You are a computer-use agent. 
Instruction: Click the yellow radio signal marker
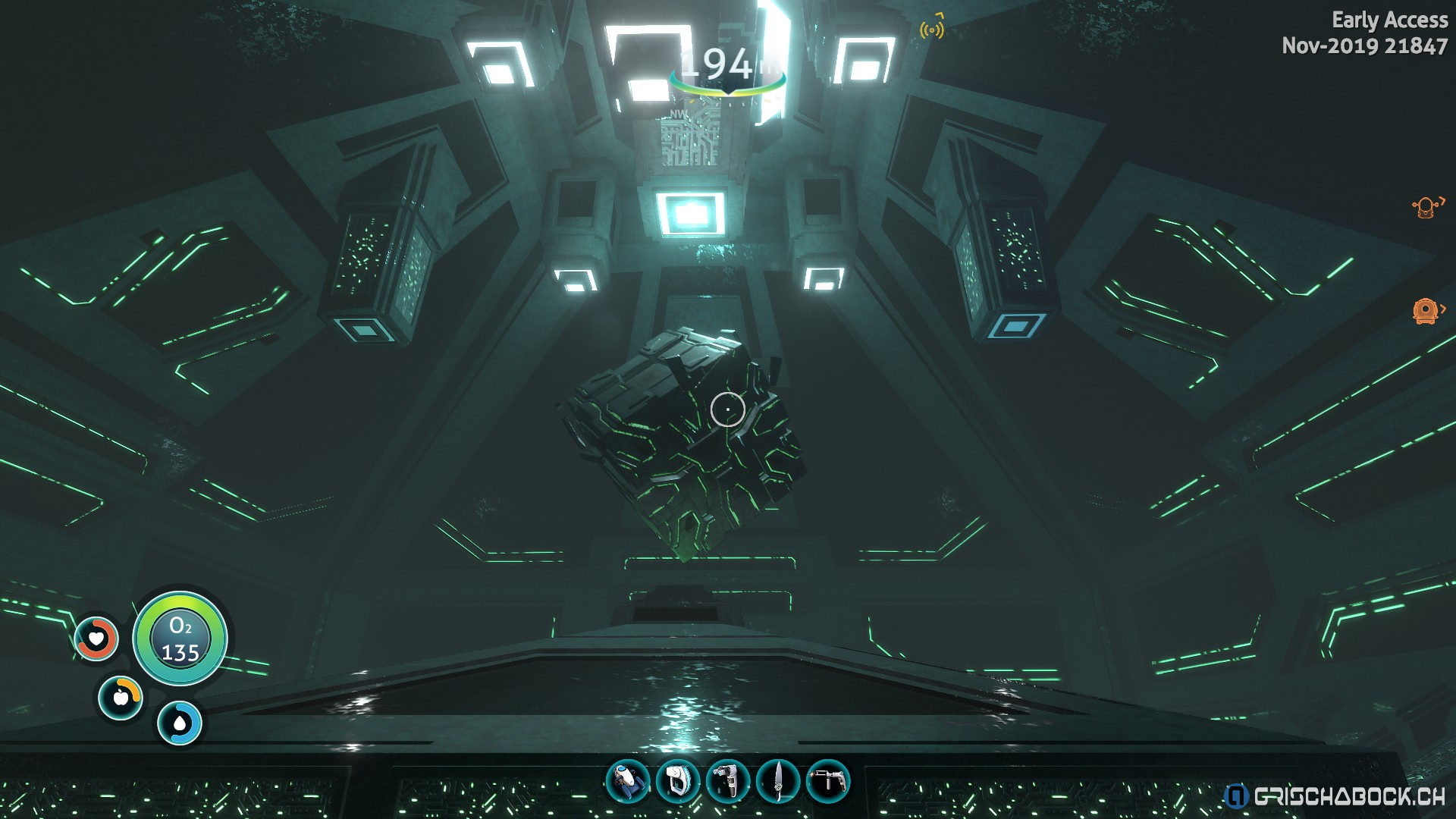(x=932, y=28)
